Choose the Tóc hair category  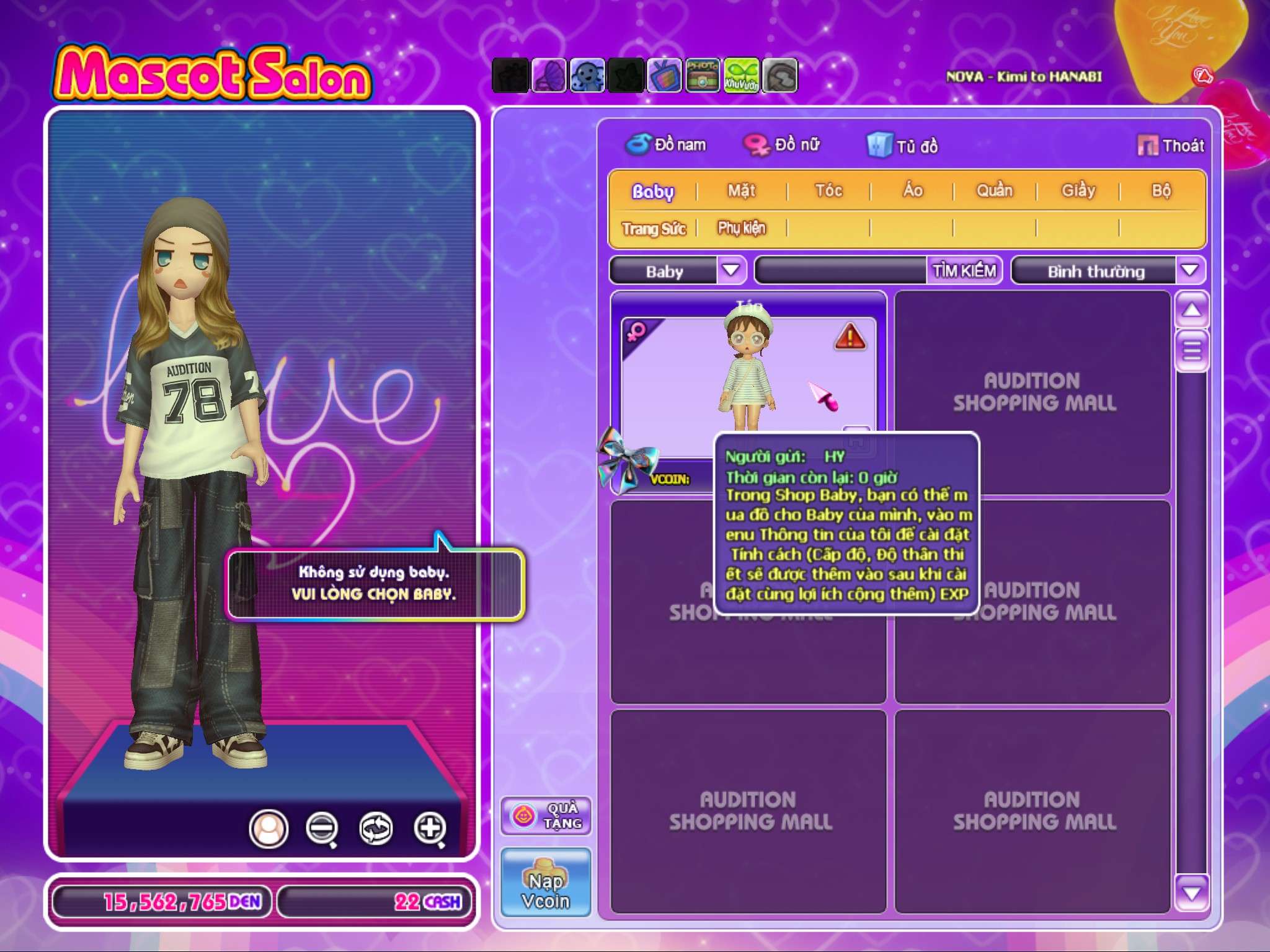pos(828,191)
